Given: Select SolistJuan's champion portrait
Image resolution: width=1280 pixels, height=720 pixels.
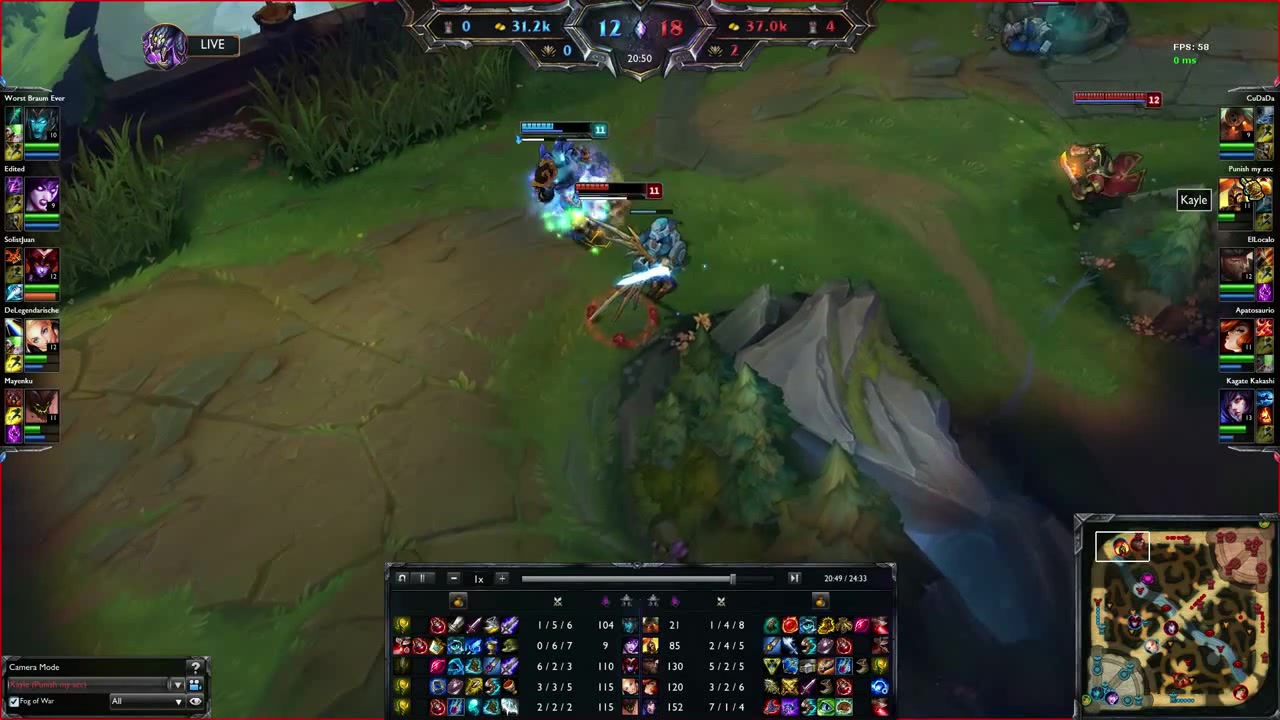Looking at the screenshot, I should (x=41, y=265).
